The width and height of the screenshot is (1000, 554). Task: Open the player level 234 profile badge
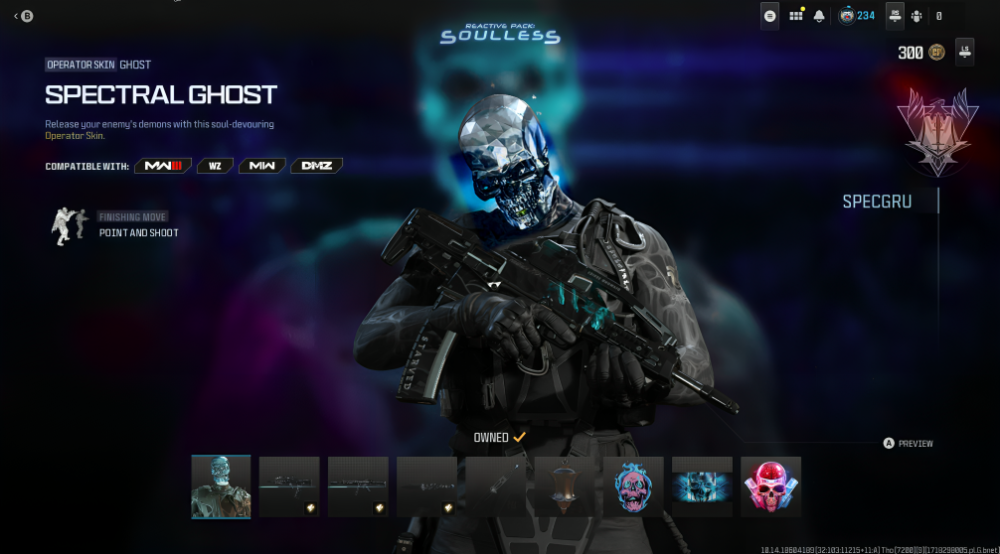coord(856,16)
